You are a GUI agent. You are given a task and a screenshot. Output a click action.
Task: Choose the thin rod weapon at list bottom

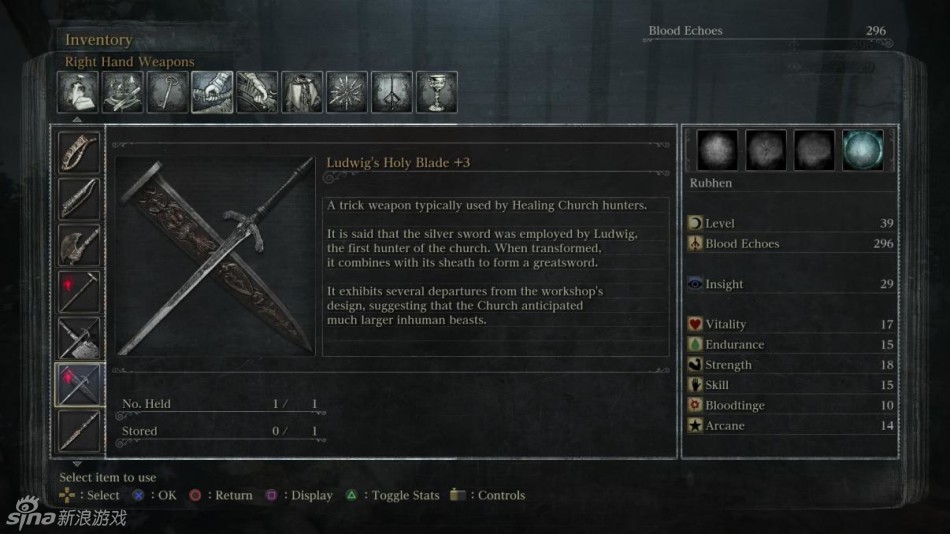click(78, 430)
